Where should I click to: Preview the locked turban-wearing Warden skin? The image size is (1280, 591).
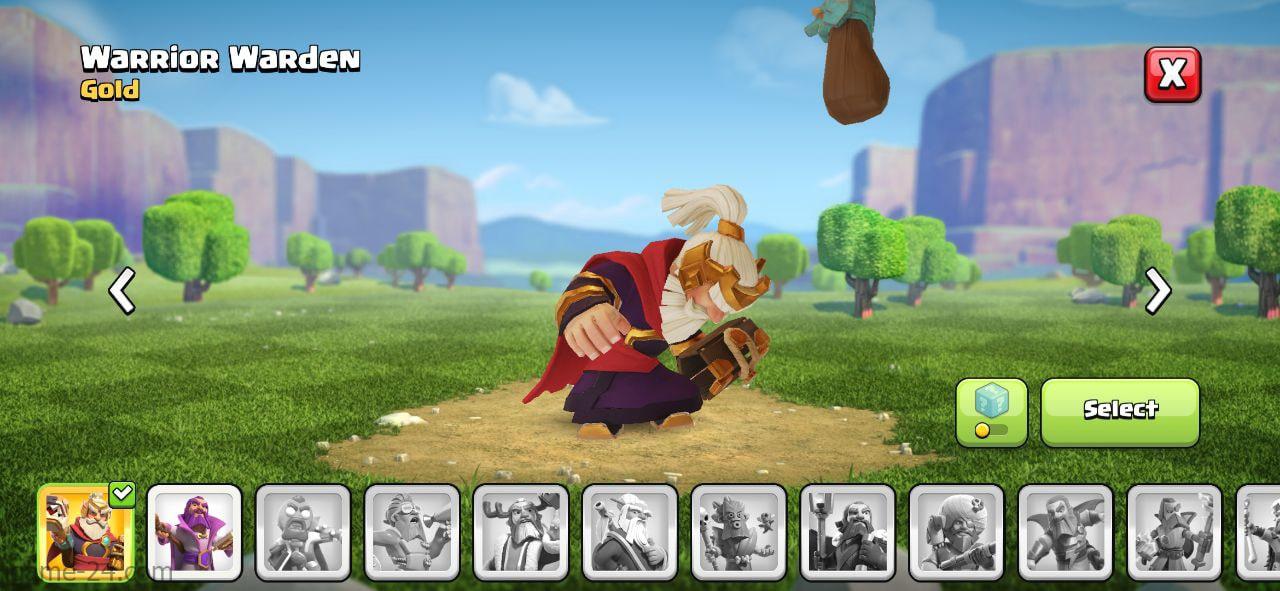coord(956,532)
